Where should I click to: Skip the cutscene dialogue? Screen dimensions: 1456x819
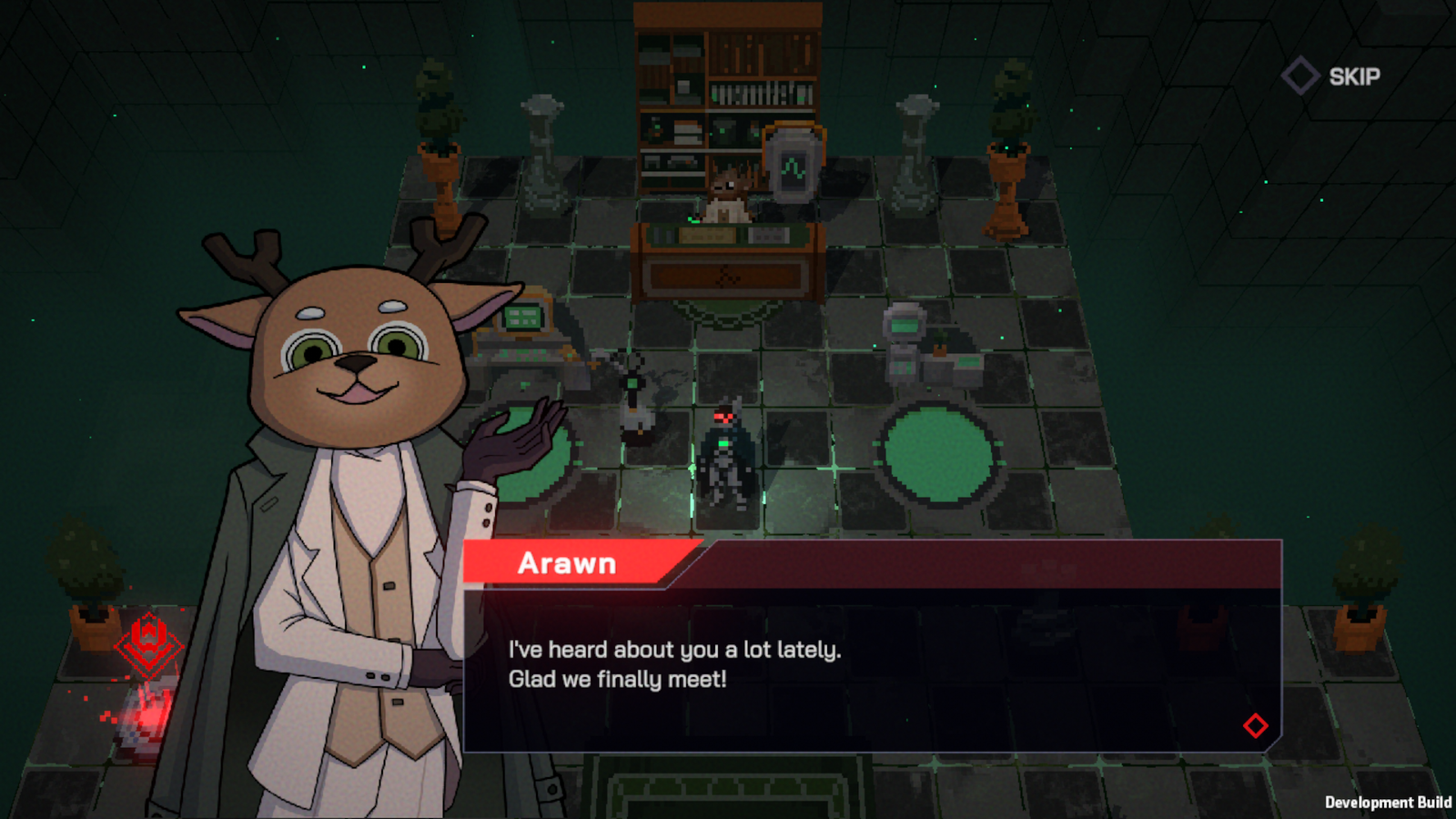tap(1332, 76)
